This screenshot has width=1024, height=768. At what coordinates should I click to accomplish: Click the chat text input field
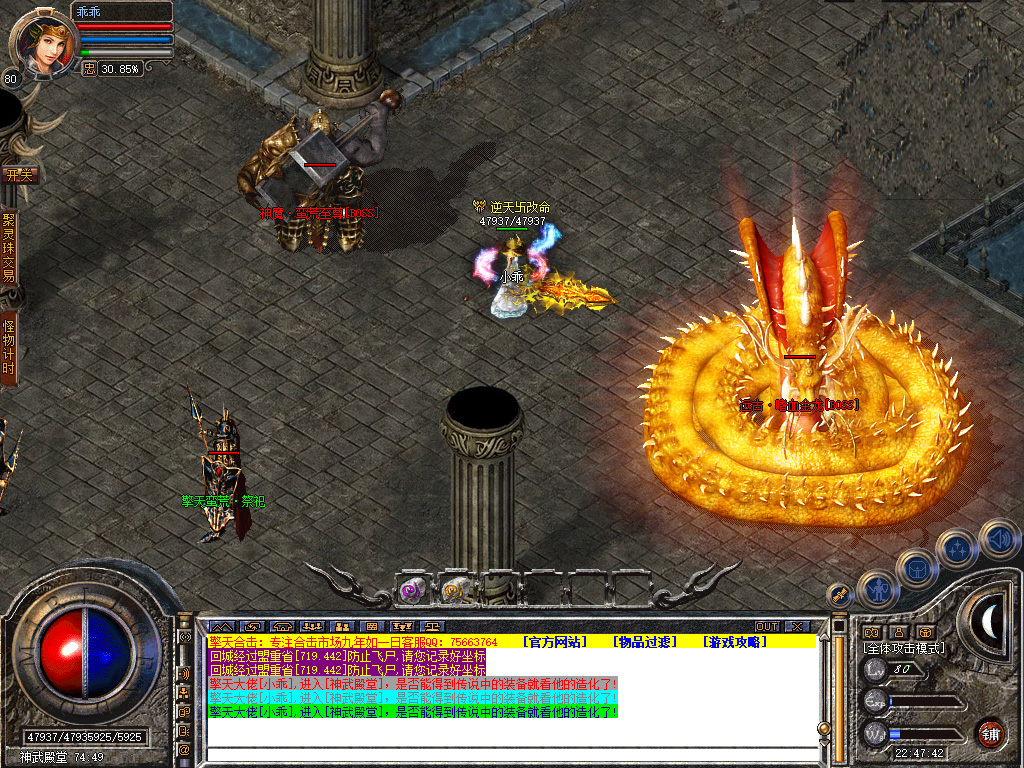pyautogui.click(x=510, y=755)
